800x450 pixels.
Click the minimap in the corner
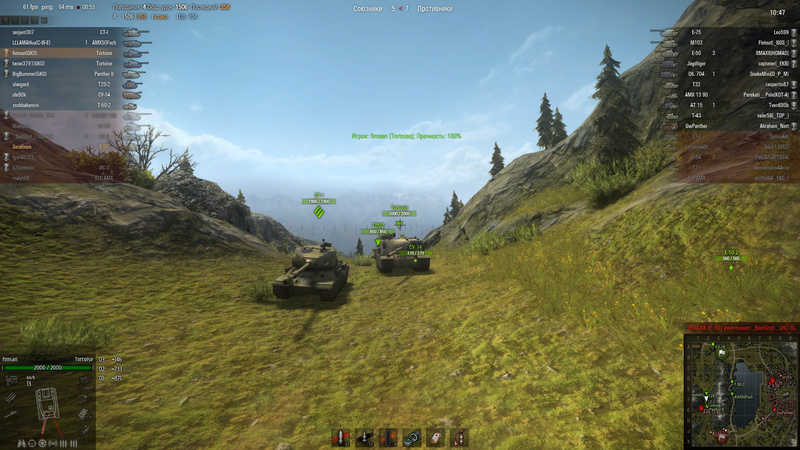coord(741,391)
